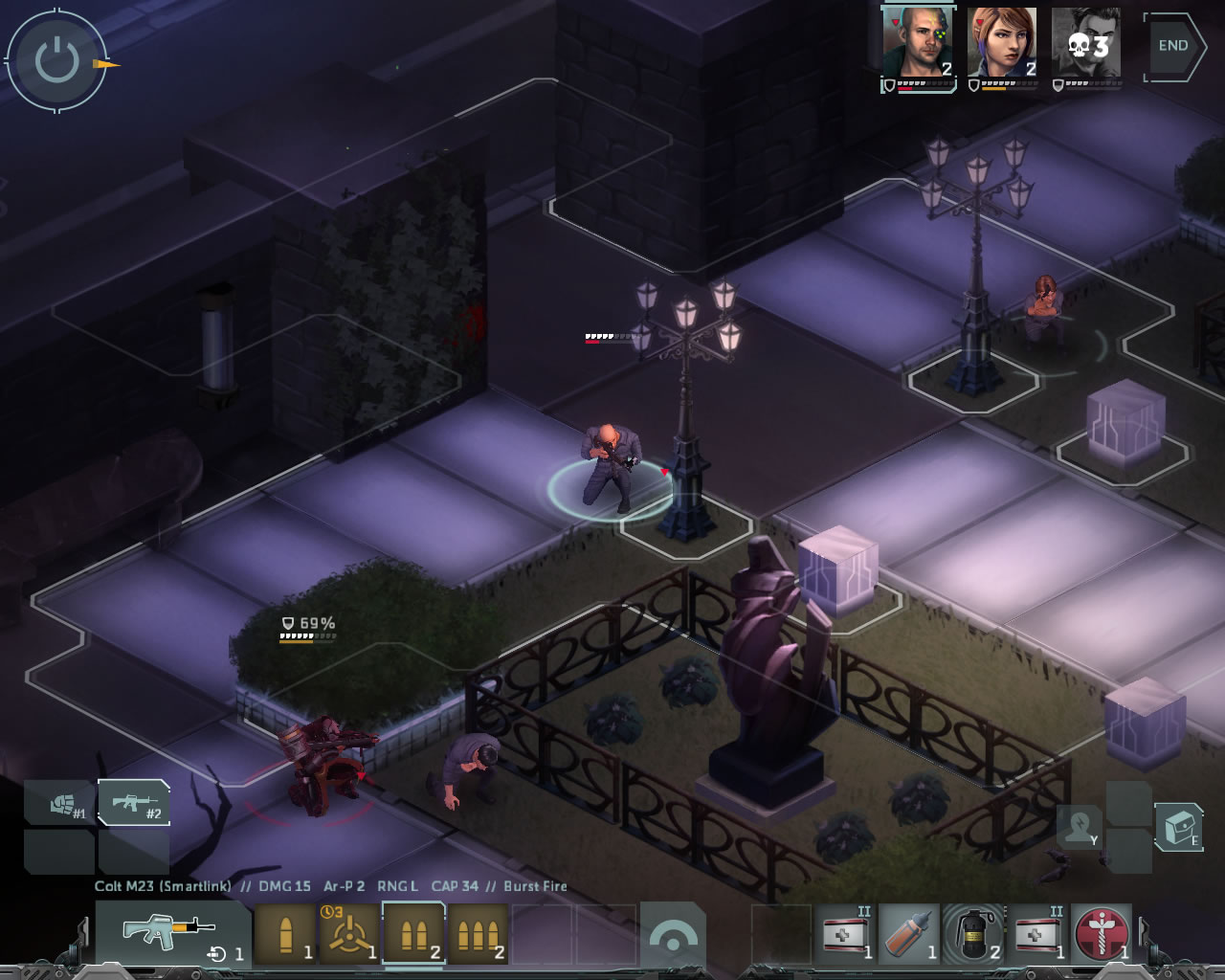Image resolution: width=1225 pixels, height=980 pixels.
Task: Switch to the unarmed fist weapon slot
Action: (x=60, y=802)
